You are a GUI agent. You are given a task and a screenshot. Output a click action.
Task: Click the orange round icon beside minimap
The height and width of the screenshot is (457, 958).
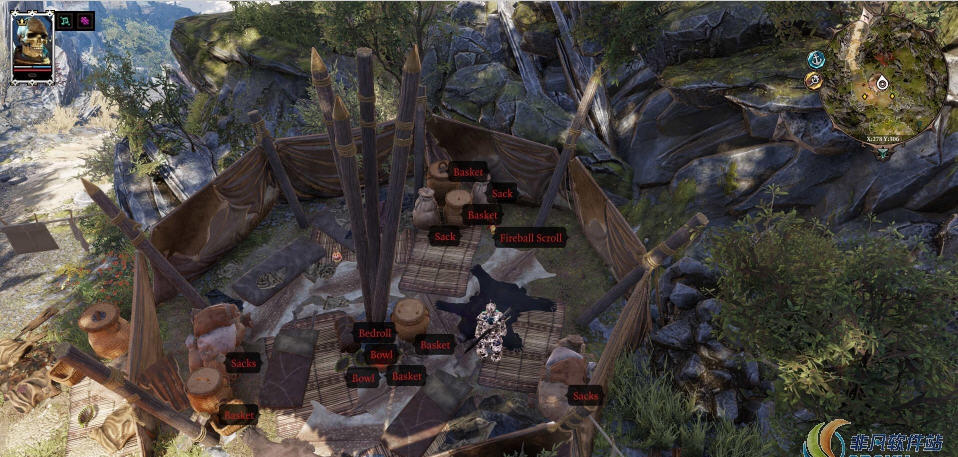(x=815, y=80)
